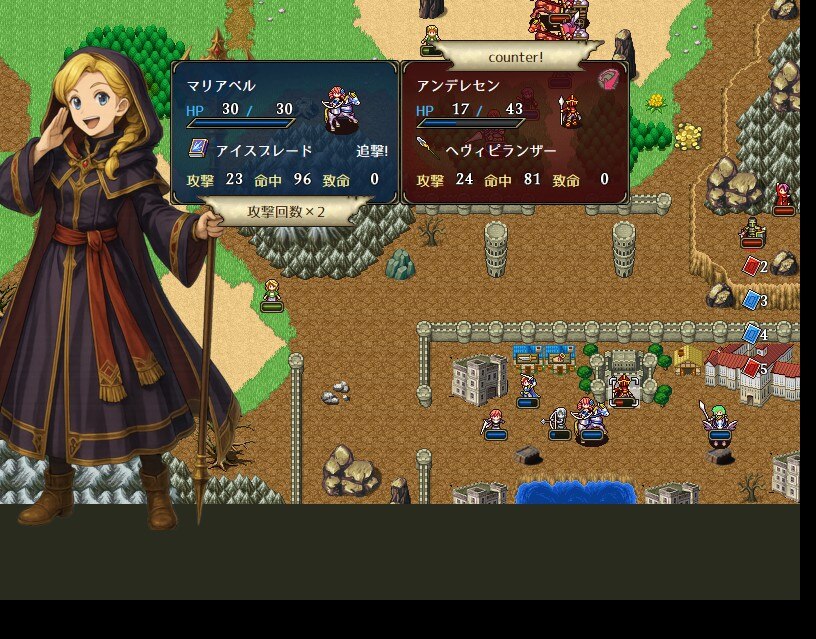Click the pink shield icon in Andersen's panel
The height and width of the screenshot is (639, 816).
608,80
